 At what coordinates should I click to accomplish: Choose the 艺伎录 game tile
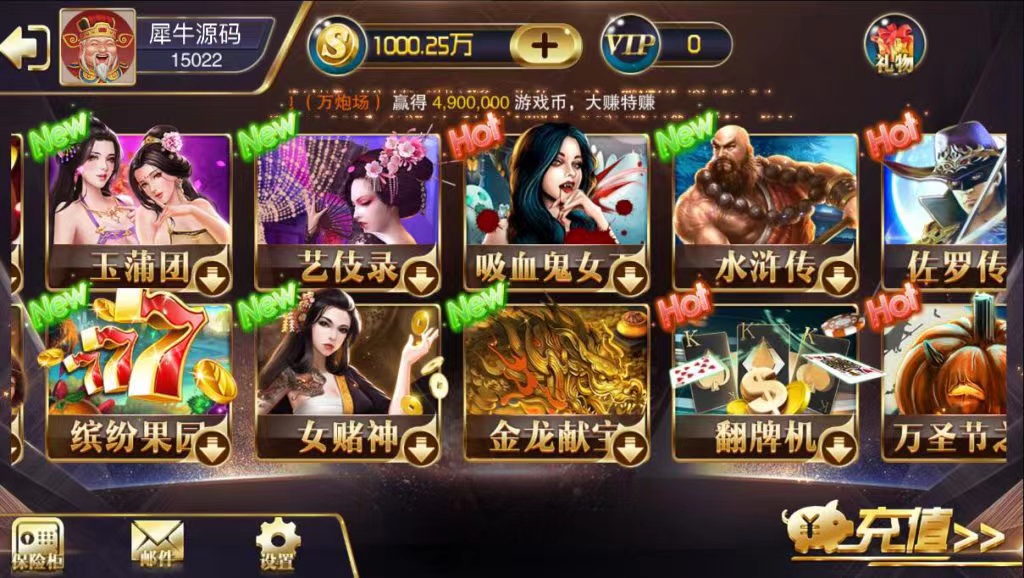pyautogui.click(x=347, y=212)
